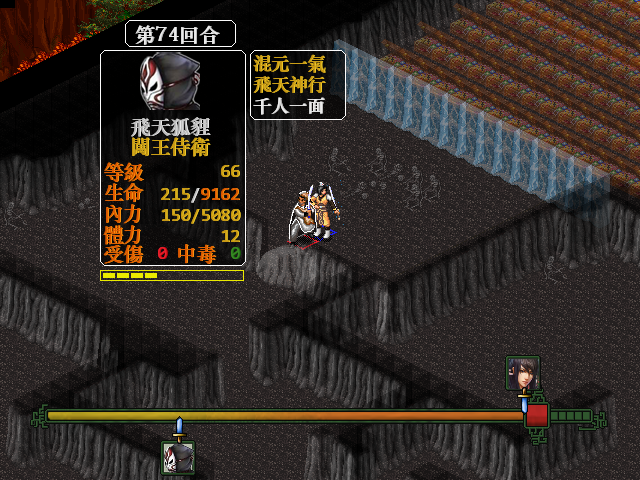Select the dark-haired hero portrait above the turn bar
640x480 pixels.
(x=522, y=373)
